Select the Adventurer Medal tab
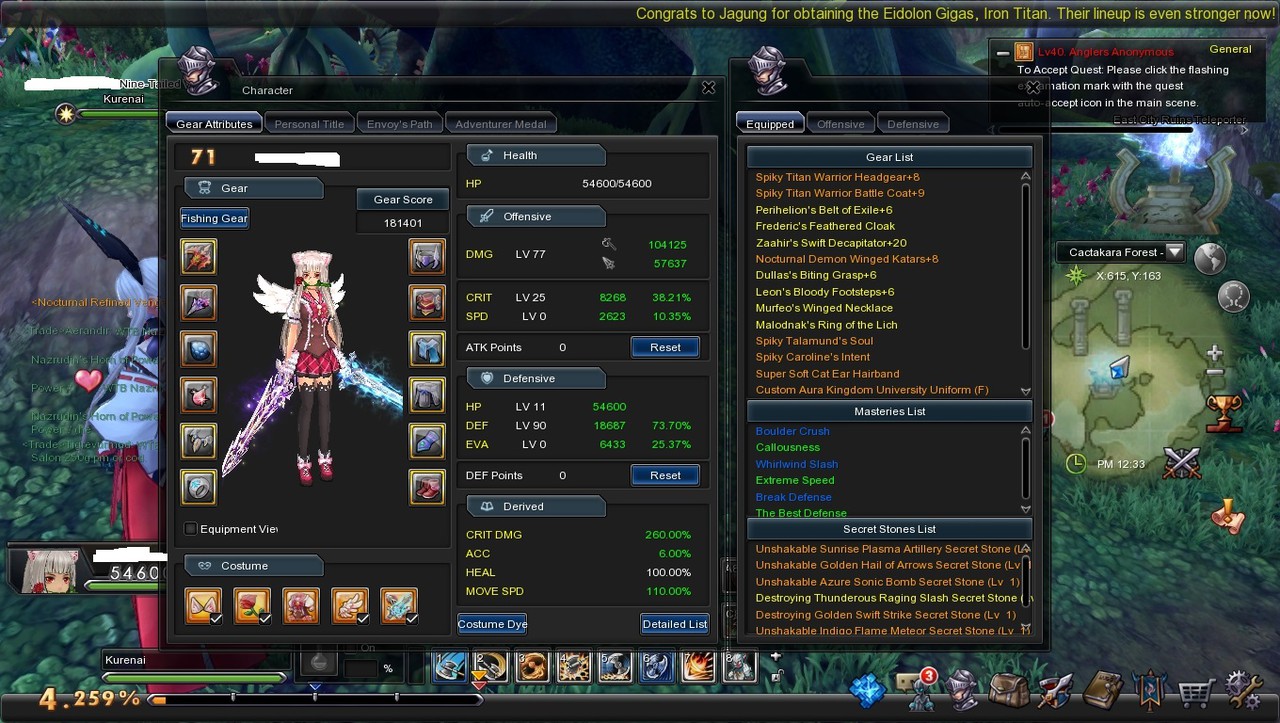 tap(500, 124)
